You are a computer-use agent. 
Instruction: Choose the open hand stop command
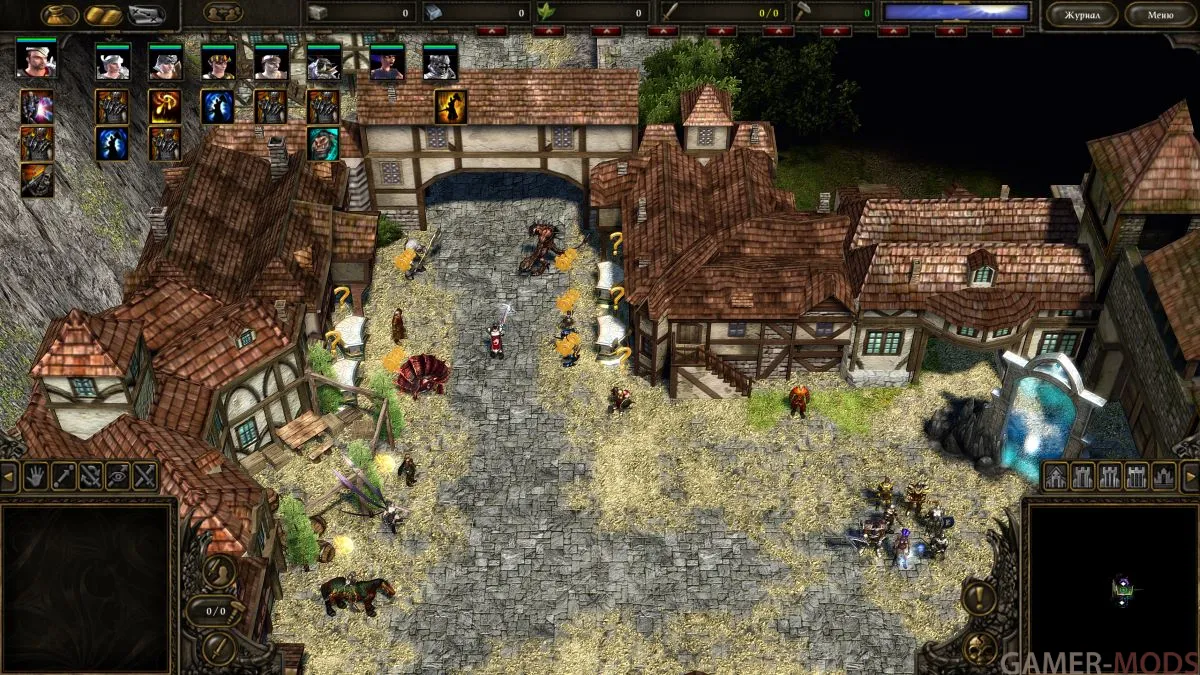36,476
